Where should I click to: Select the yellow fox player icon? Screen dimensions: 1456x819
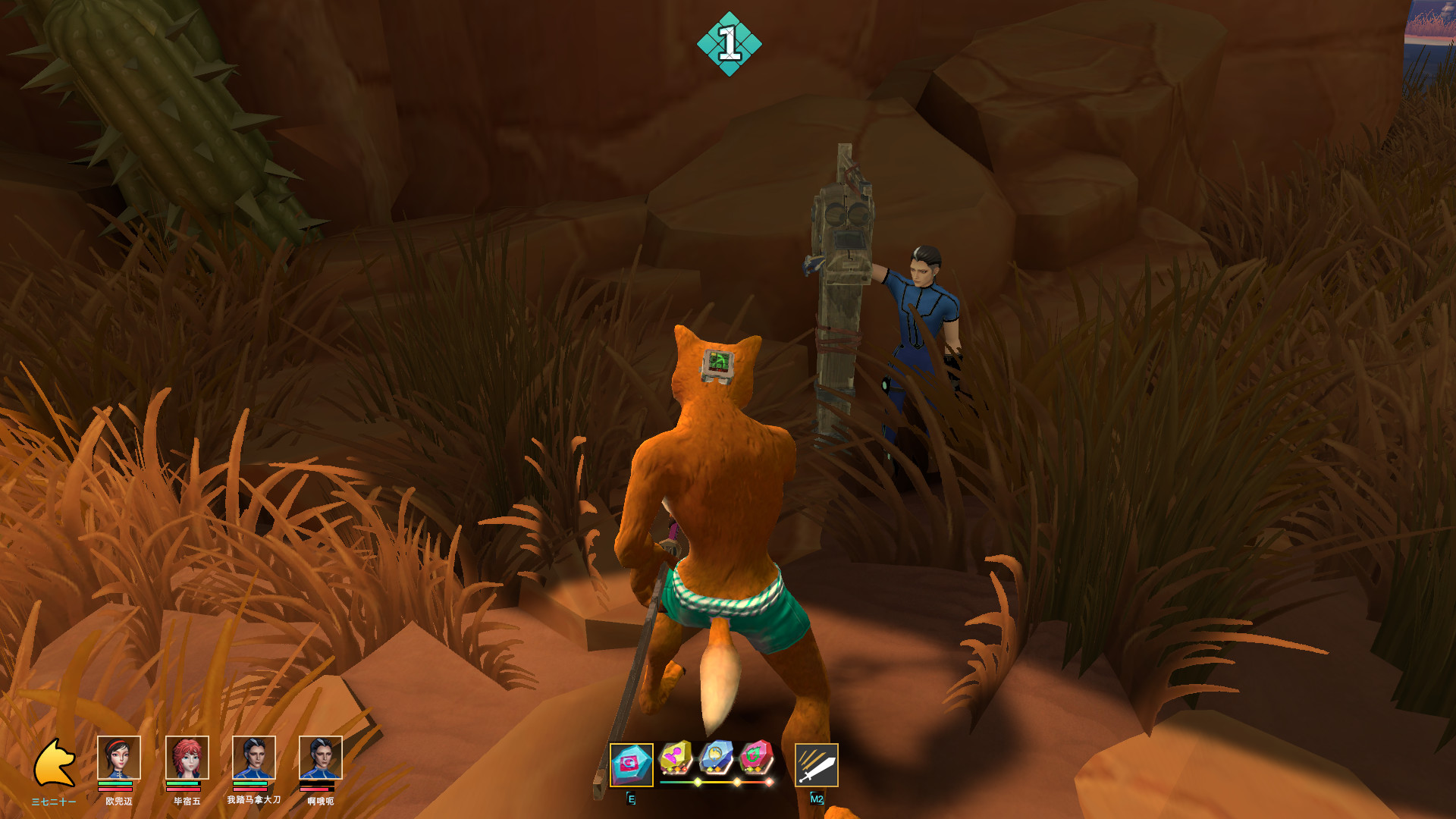pos(55,763)
